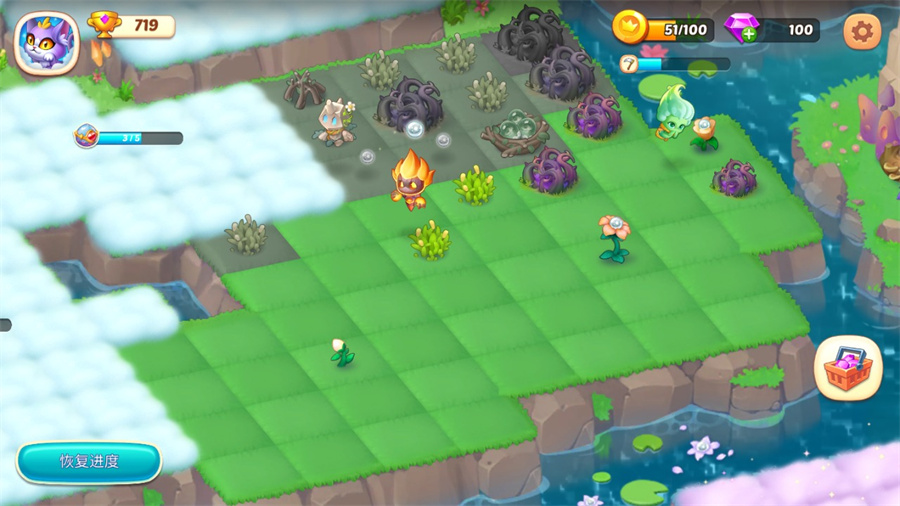Open the trophy score panel
The width and height of the screenshot is (900, 506).
tap(132, 25)
